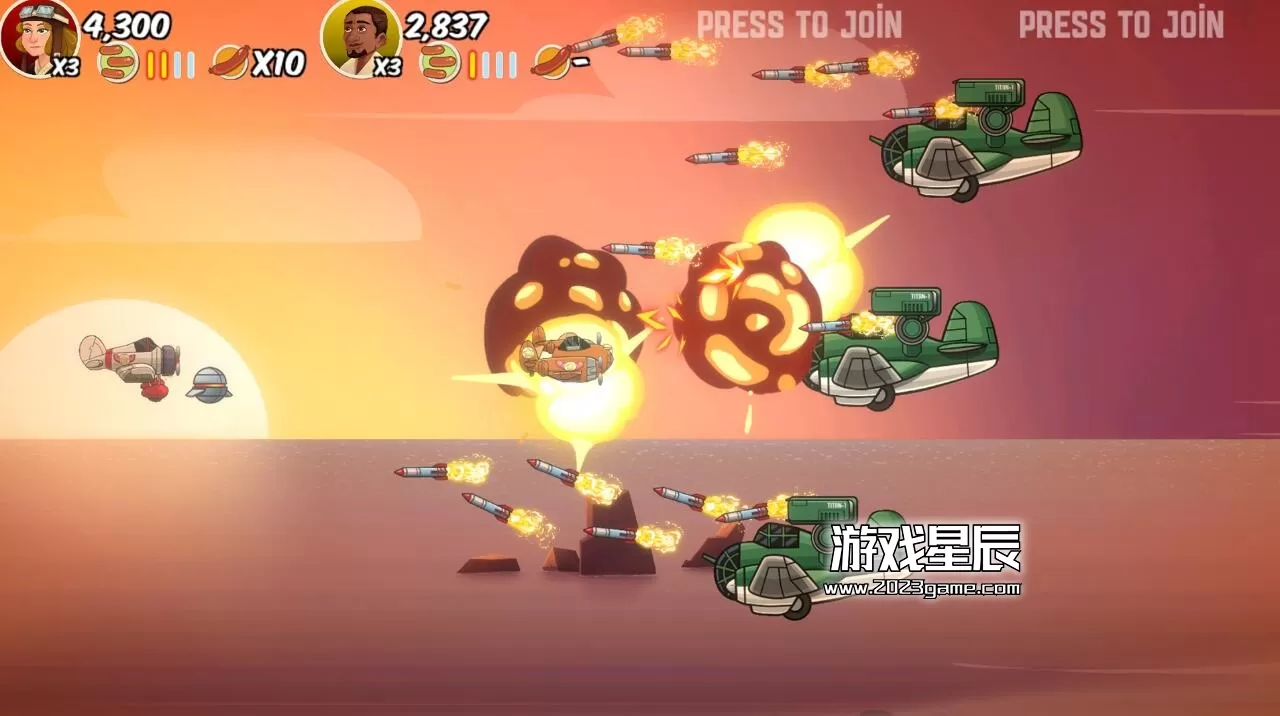Click player two's bearded pilot portrait
Image resolution: width=1280 pixels, height=716 pixels.
(360, 36)
